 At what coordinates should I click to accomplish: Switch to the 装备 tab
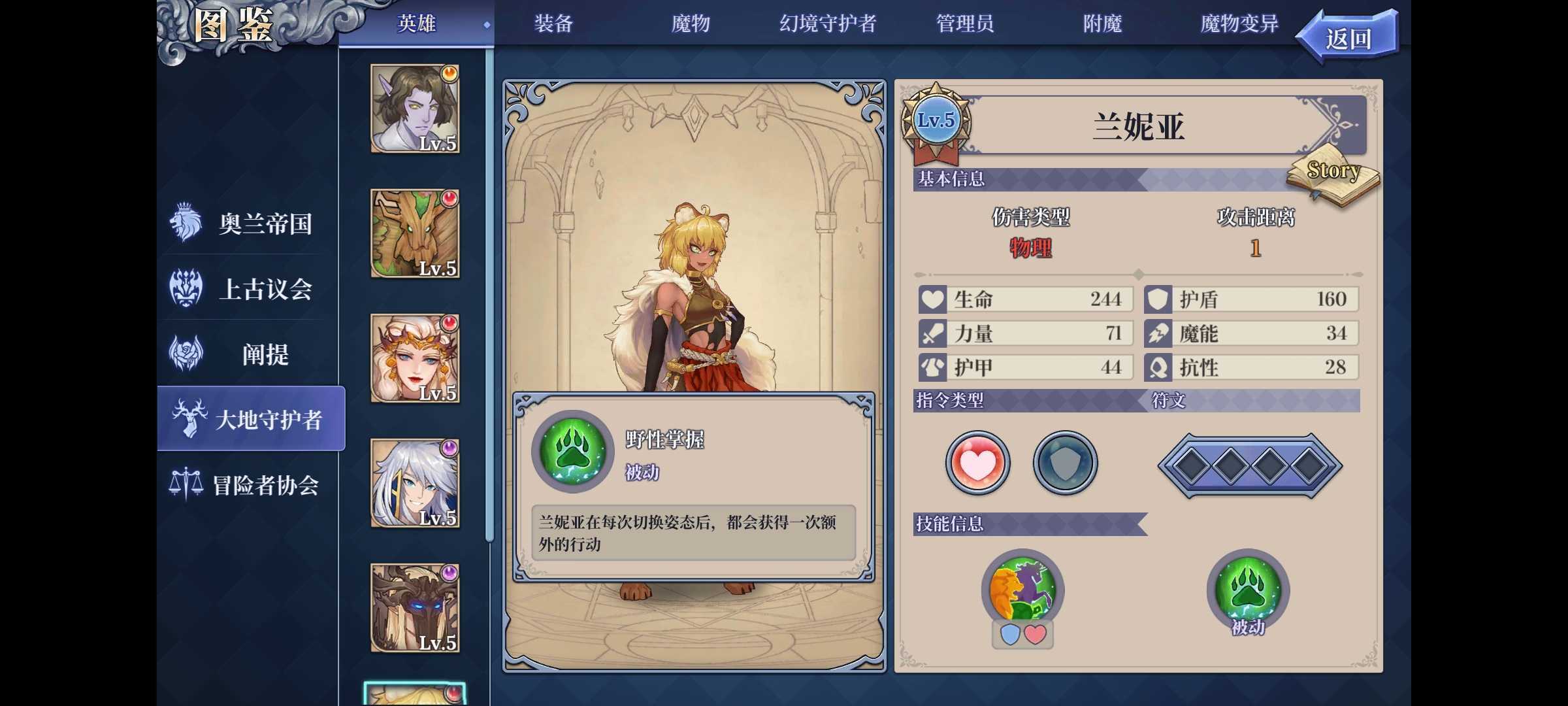(x=554, y=24)
